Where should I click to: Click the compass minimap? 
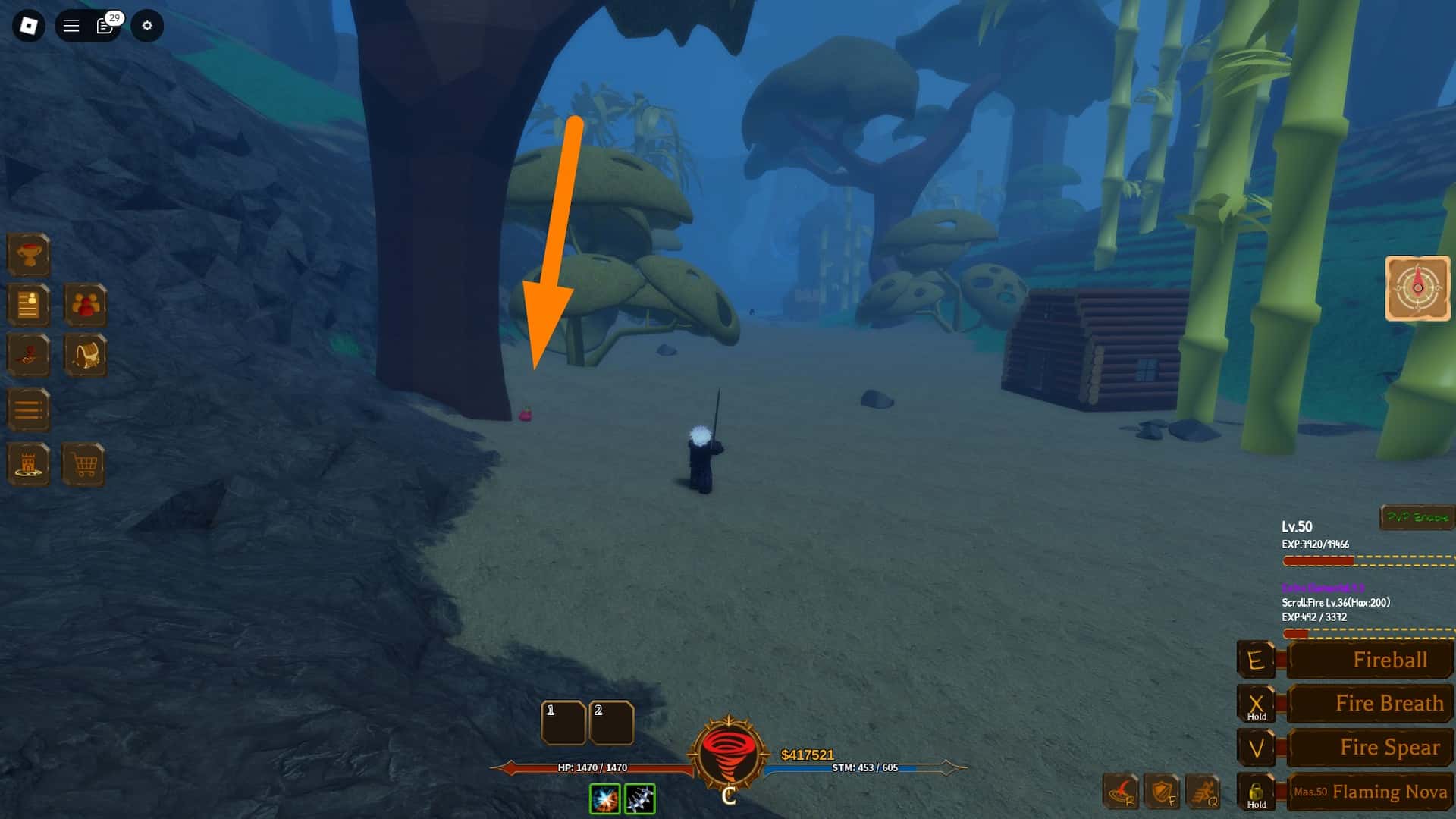tap(1417, 288)
